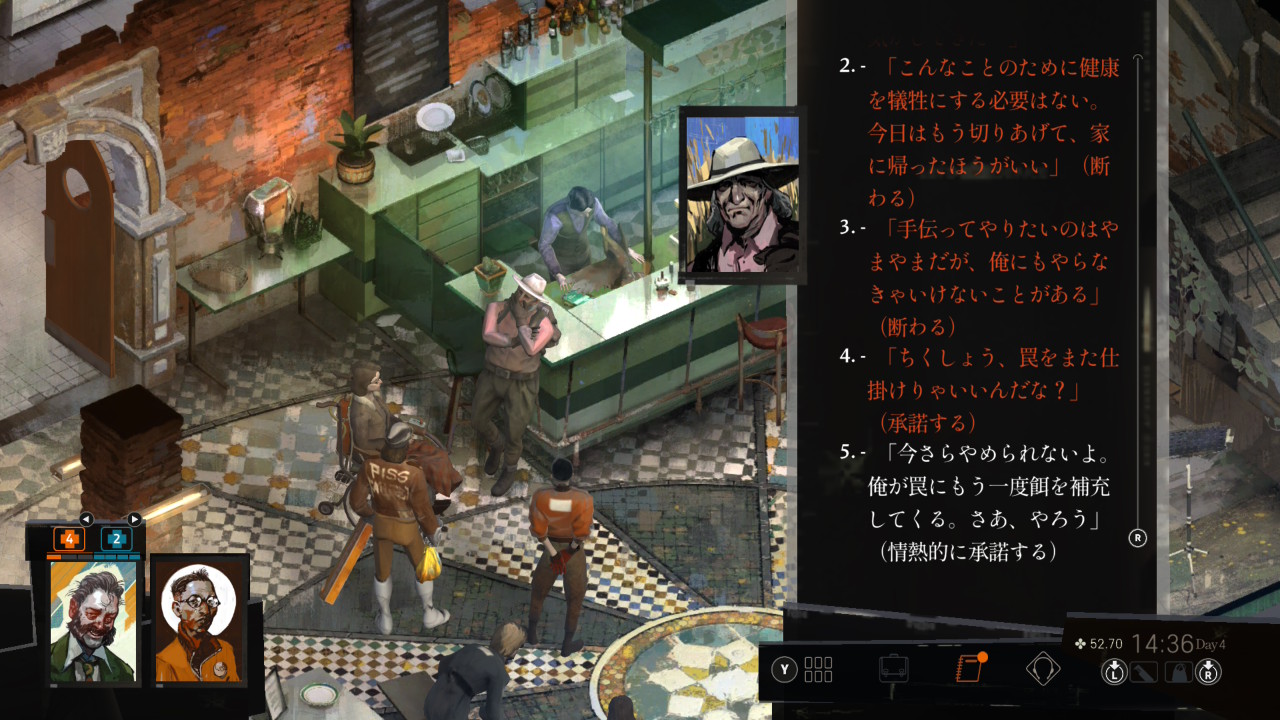Click the protagonist's bearded portrait

tap(93, 620)
